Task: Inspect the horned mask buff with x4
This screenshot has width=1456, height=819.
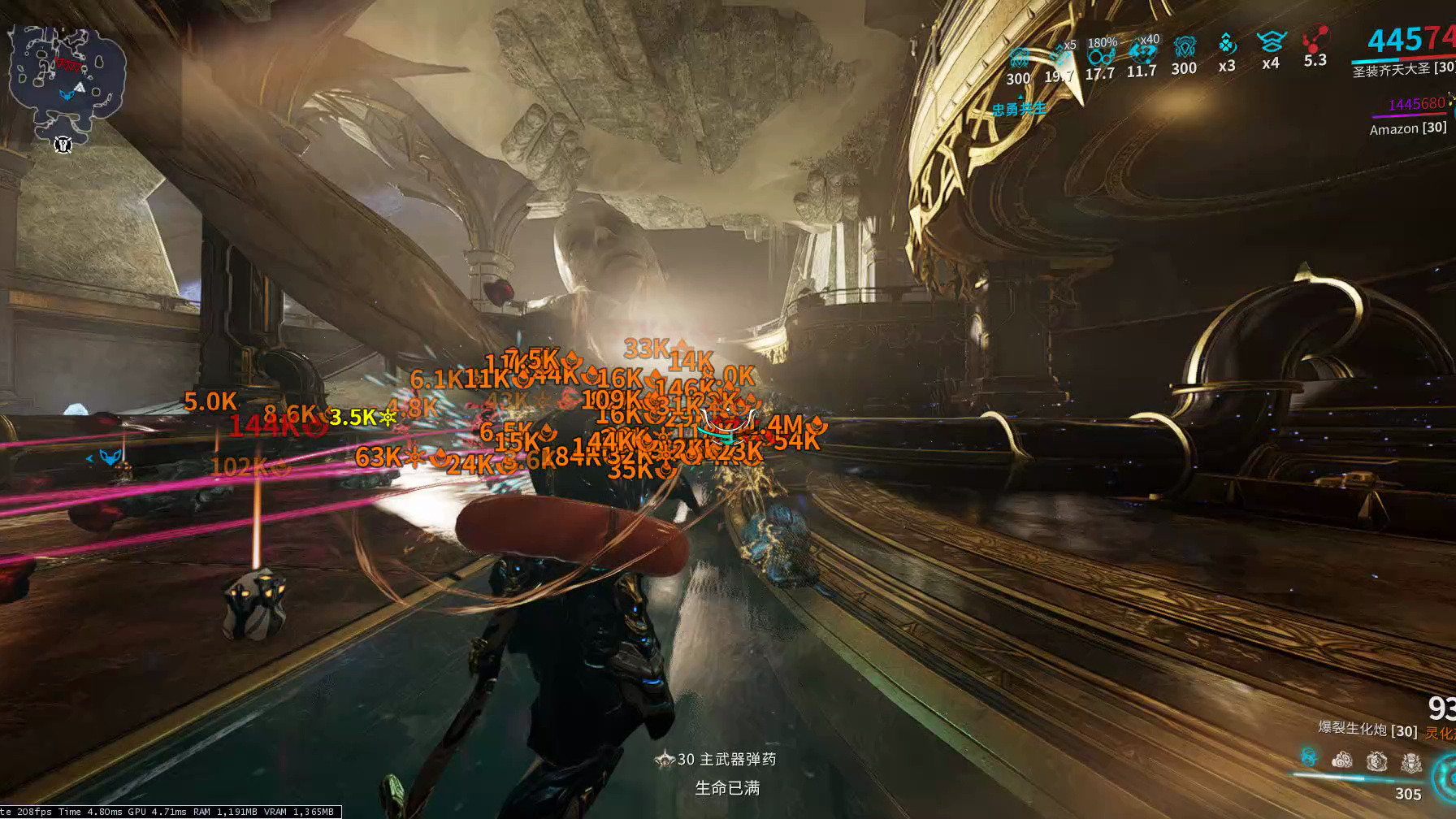Action: pos(1270,42)
